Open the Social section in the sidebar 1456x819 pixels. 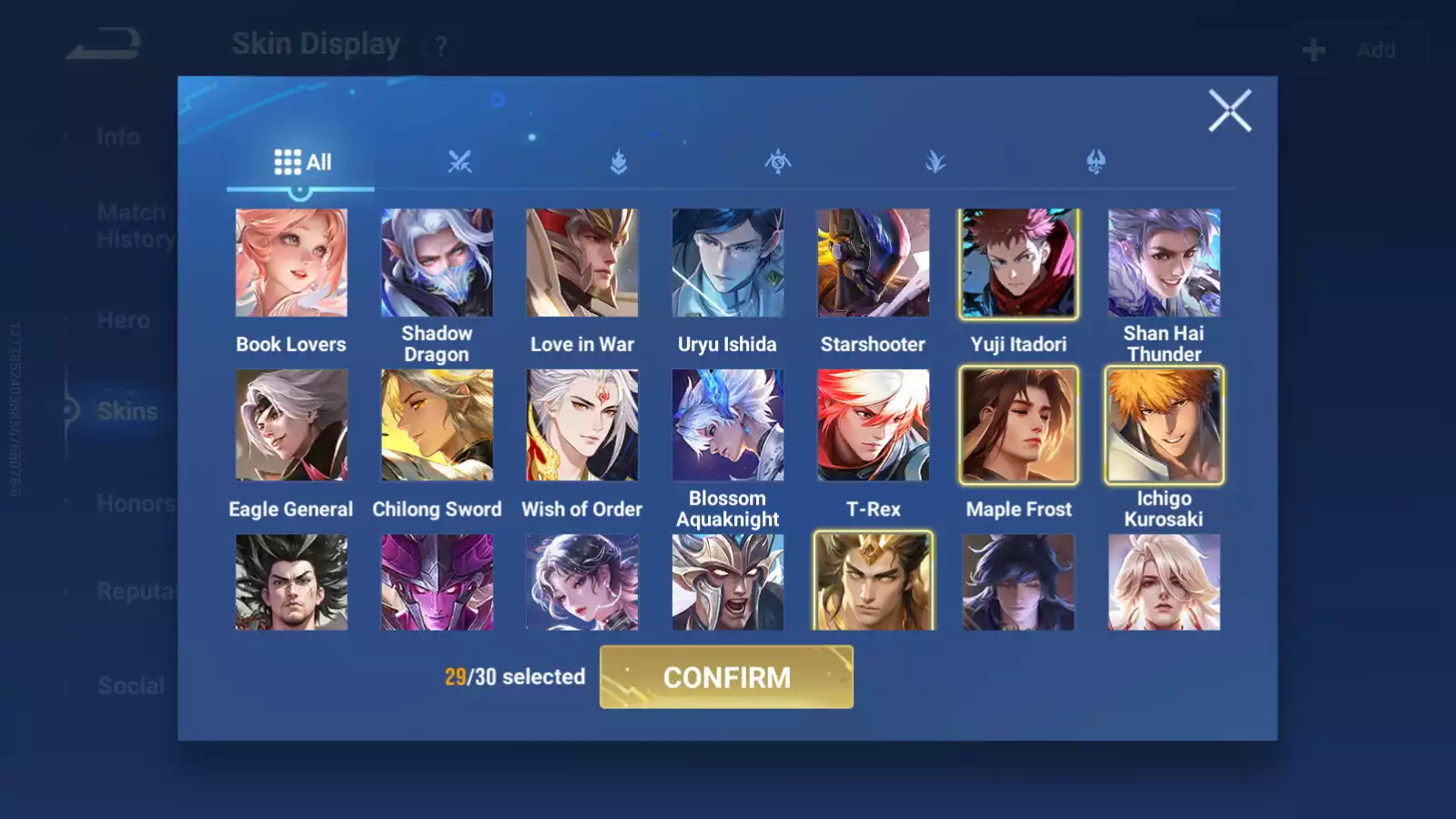(129, 685)
